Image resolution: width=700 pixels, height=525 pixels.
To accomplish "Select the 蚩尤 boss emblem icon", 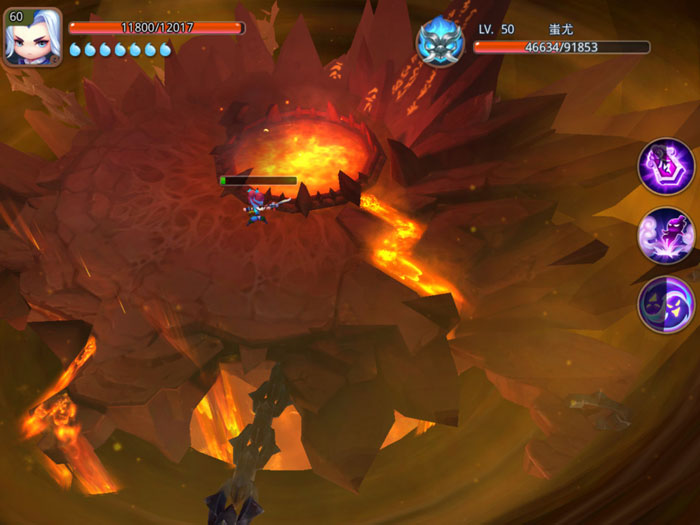I will 439,42.
